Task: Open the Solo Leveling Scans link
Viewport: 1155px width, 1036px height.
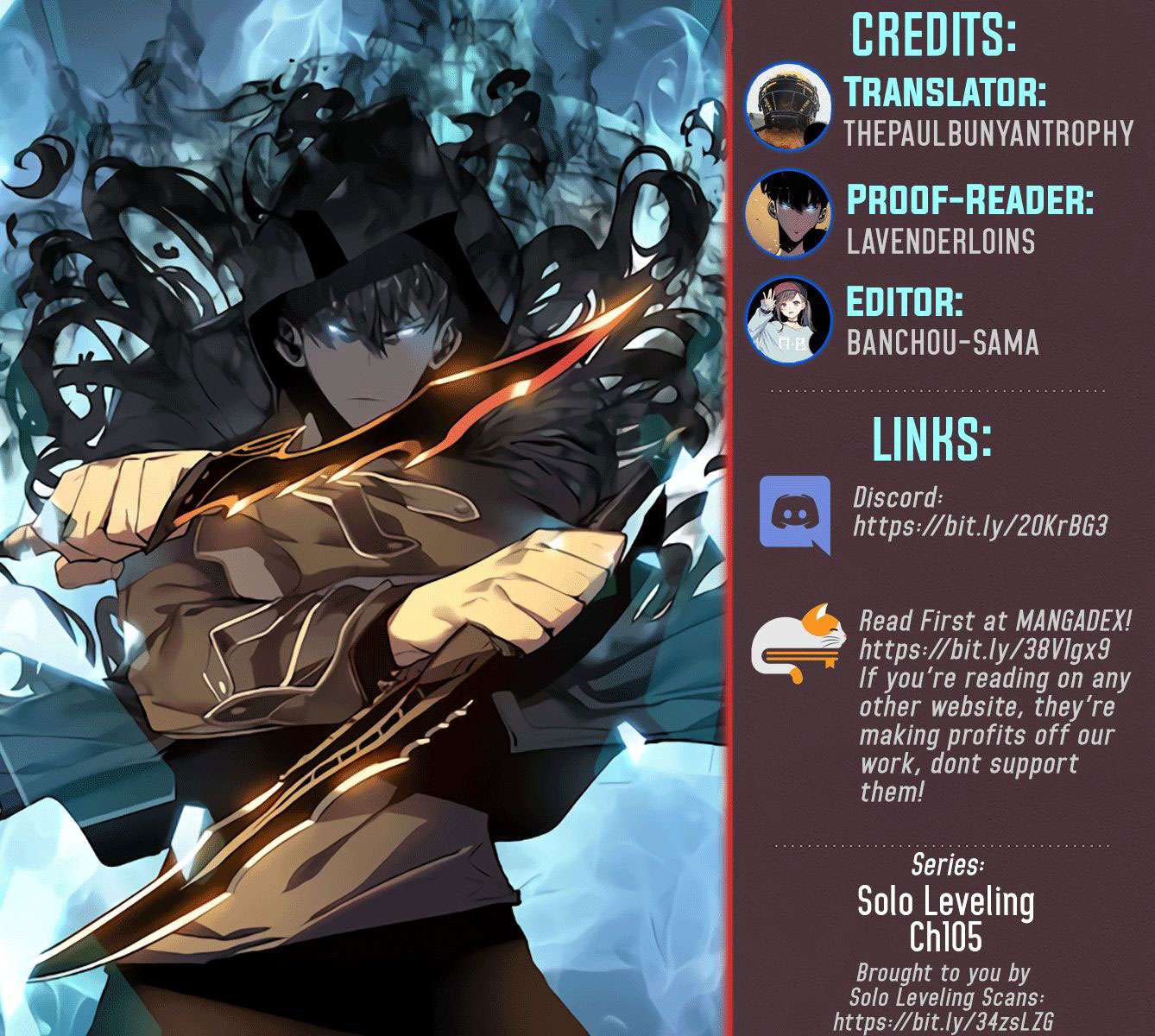Action: coord(943,1023)
